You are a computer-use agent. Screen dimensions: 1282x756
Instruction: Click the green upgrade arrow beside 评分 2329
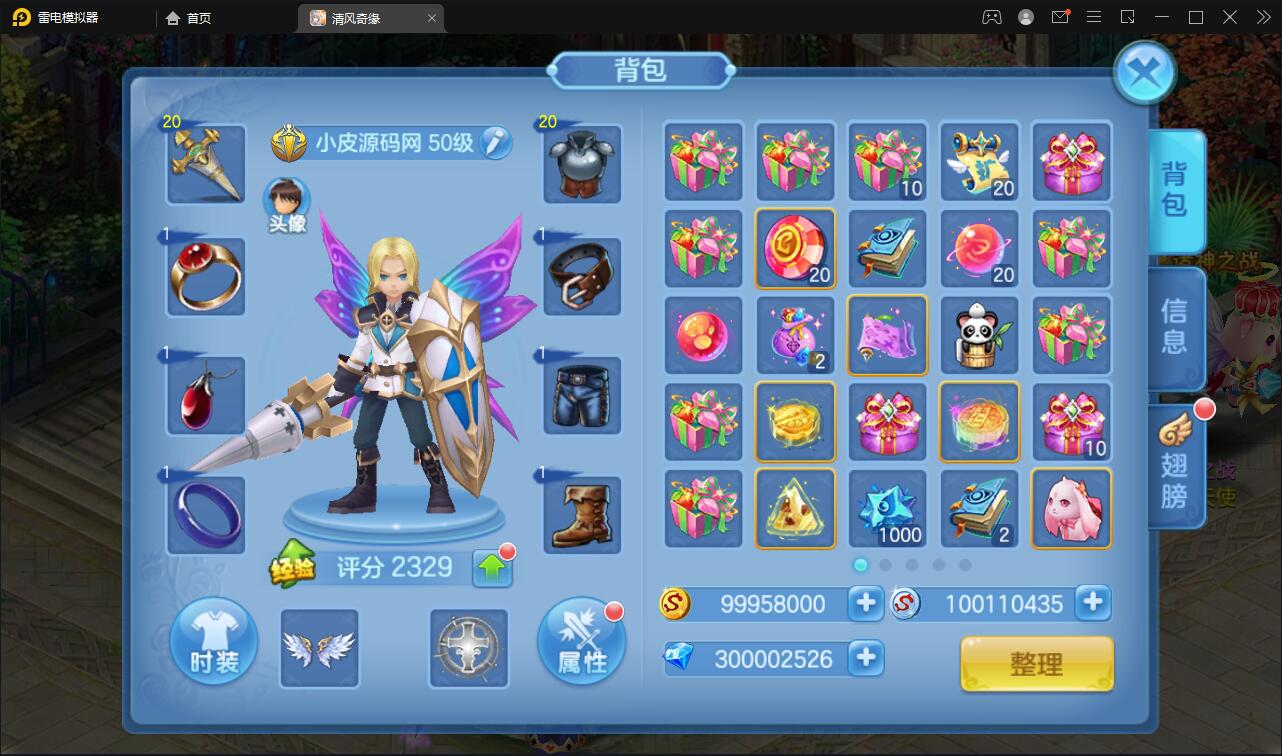[491, 567]
